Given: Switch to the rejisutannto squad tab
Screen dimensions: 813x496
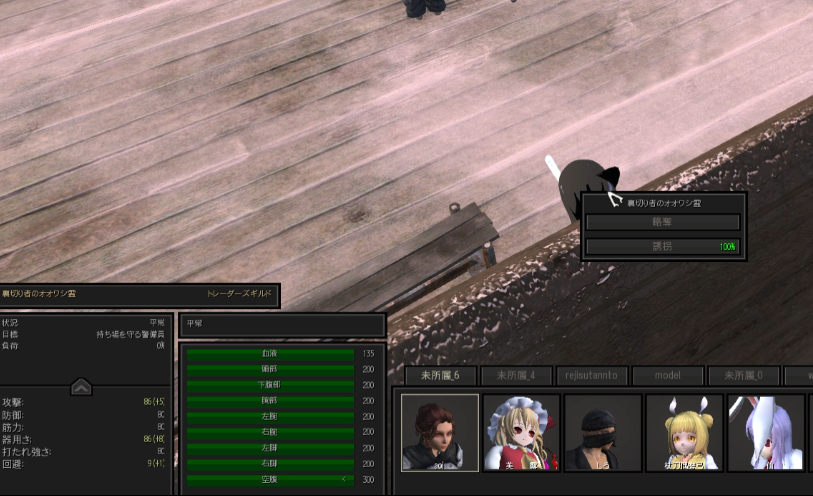Looking at the screenshot, I should [x=592, y=376].
